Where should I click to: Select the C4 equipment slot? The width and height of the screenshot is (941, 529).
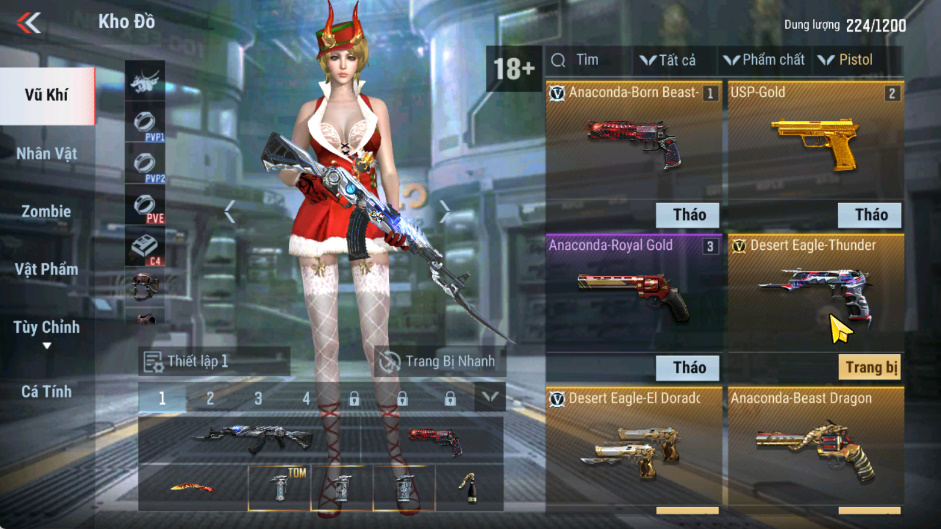pyautogui.click(x=145, y=246)
